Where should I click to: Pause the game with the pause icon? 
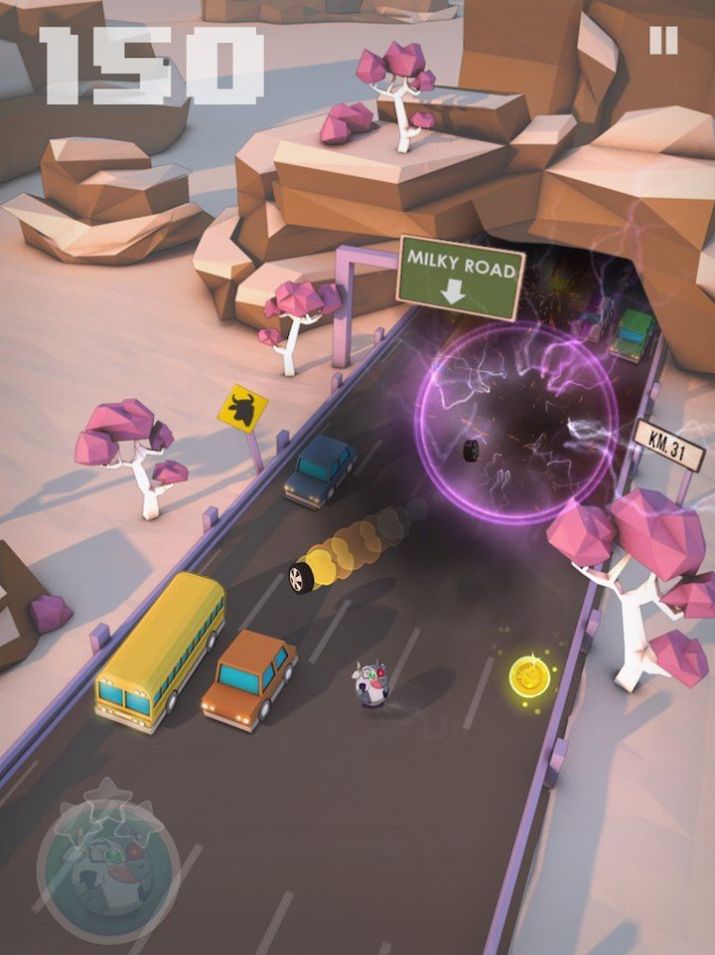coord(663,41)
